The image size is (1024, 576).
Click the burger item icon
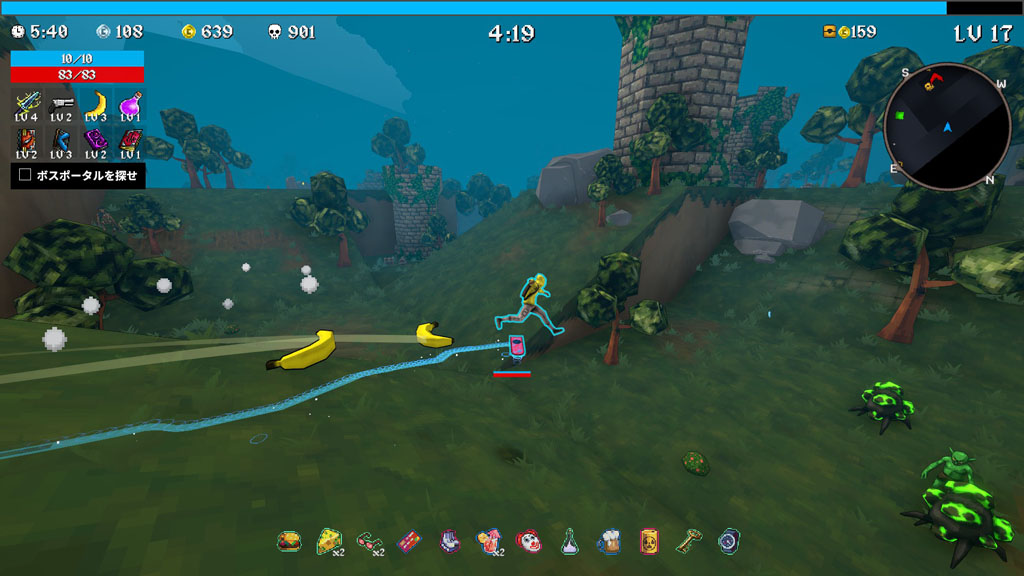point(289,541)
